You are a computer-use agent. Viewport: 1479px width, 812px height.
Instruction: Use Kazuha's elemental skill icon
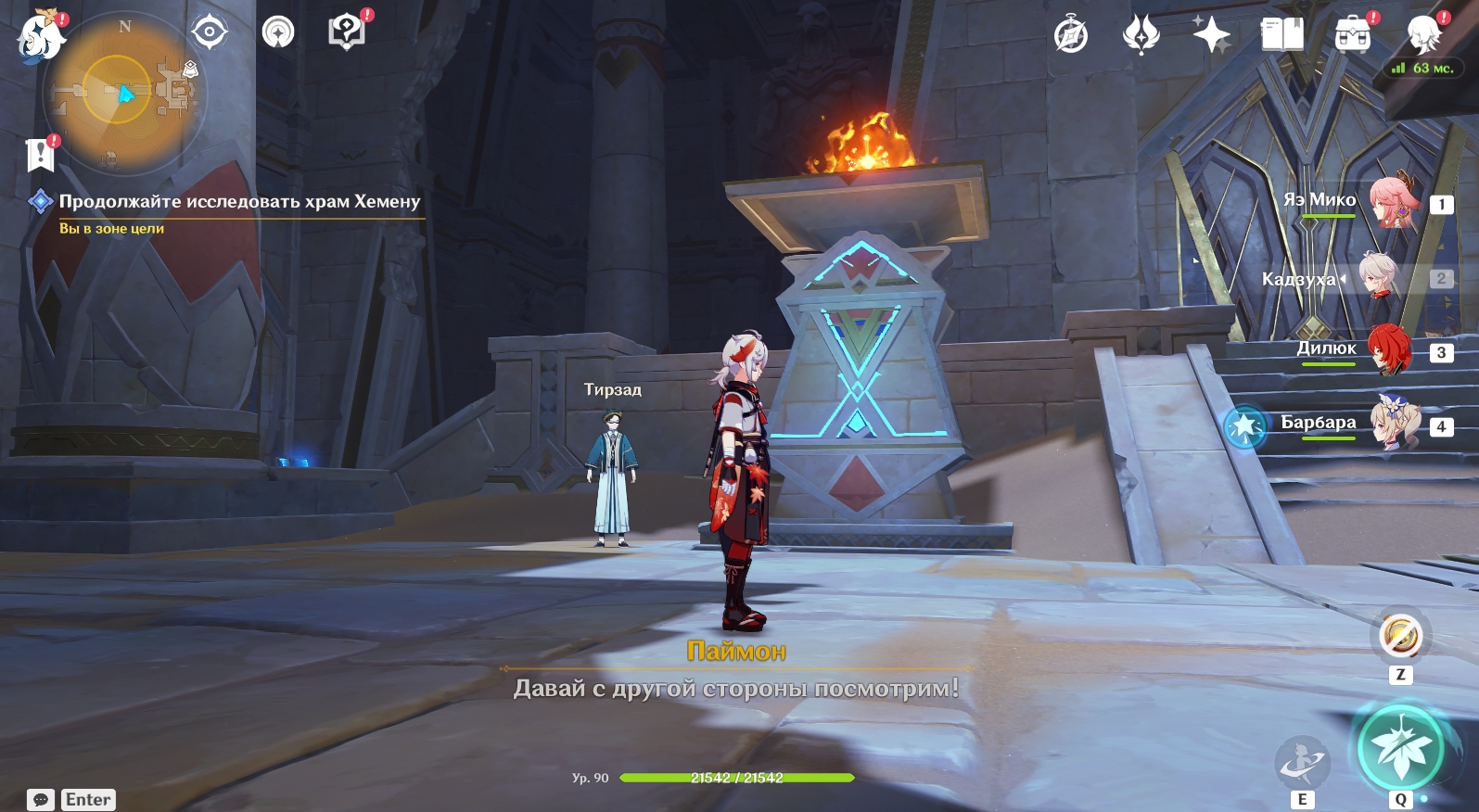(1303, 764)
